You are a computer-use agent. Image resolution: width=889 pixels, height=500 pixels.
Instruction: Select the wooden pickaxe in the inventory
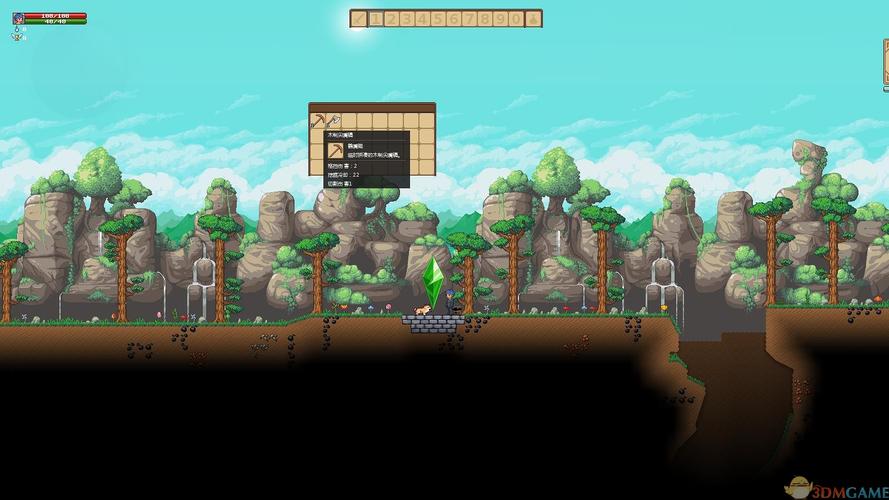tap(317, 121)
